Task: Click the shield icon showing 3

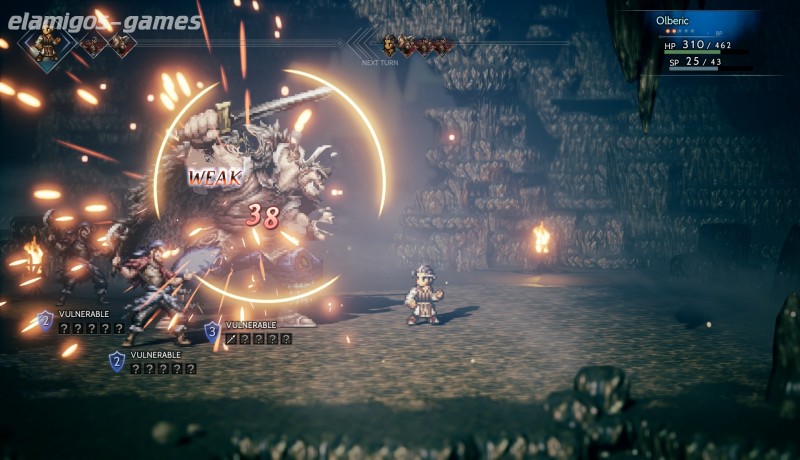Action: point(212,331)
